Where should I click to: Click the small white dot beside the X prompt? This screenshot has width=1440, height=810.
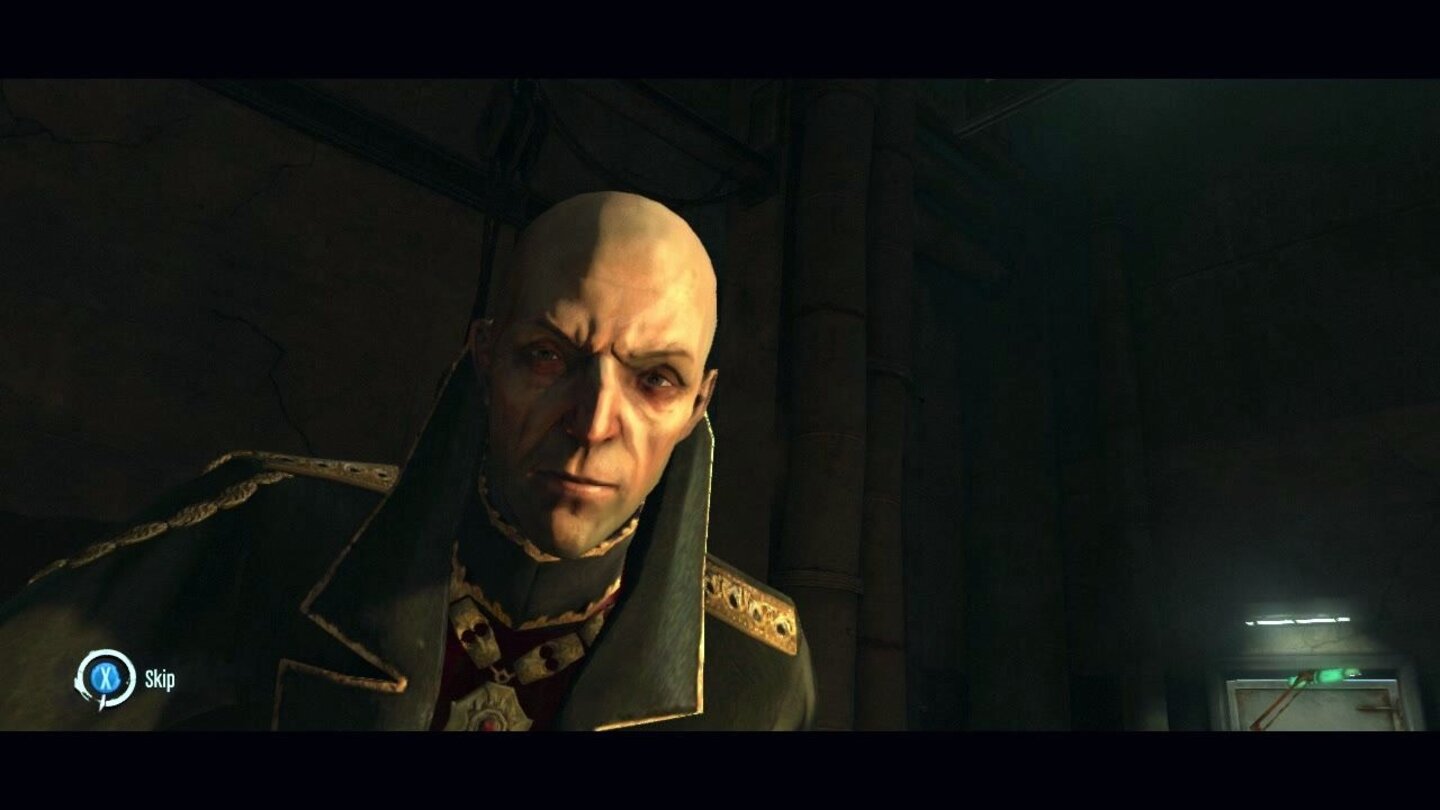127,682
